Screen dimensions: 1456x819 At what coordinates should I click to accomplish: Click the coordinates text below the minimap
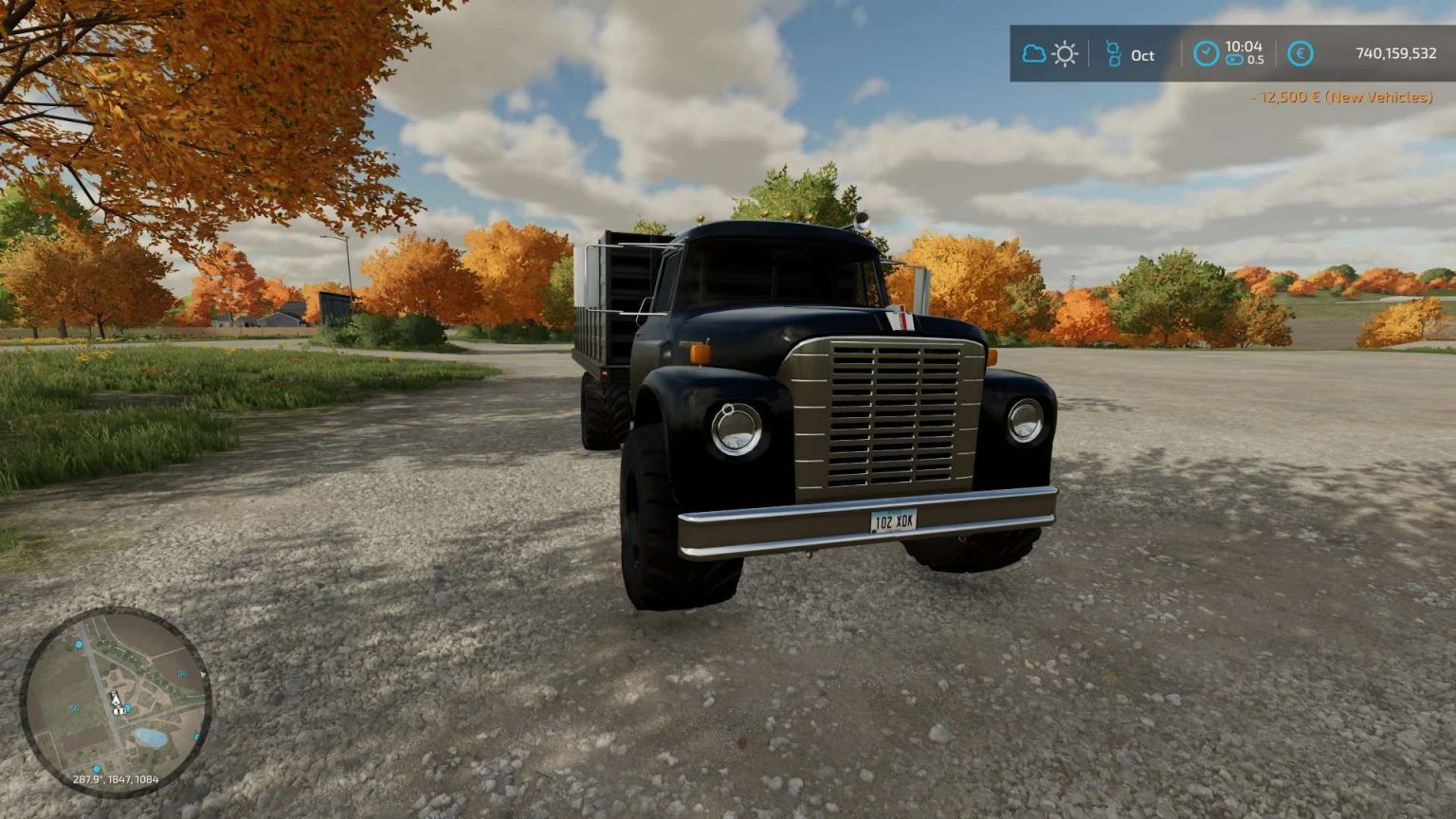(117, 779)
